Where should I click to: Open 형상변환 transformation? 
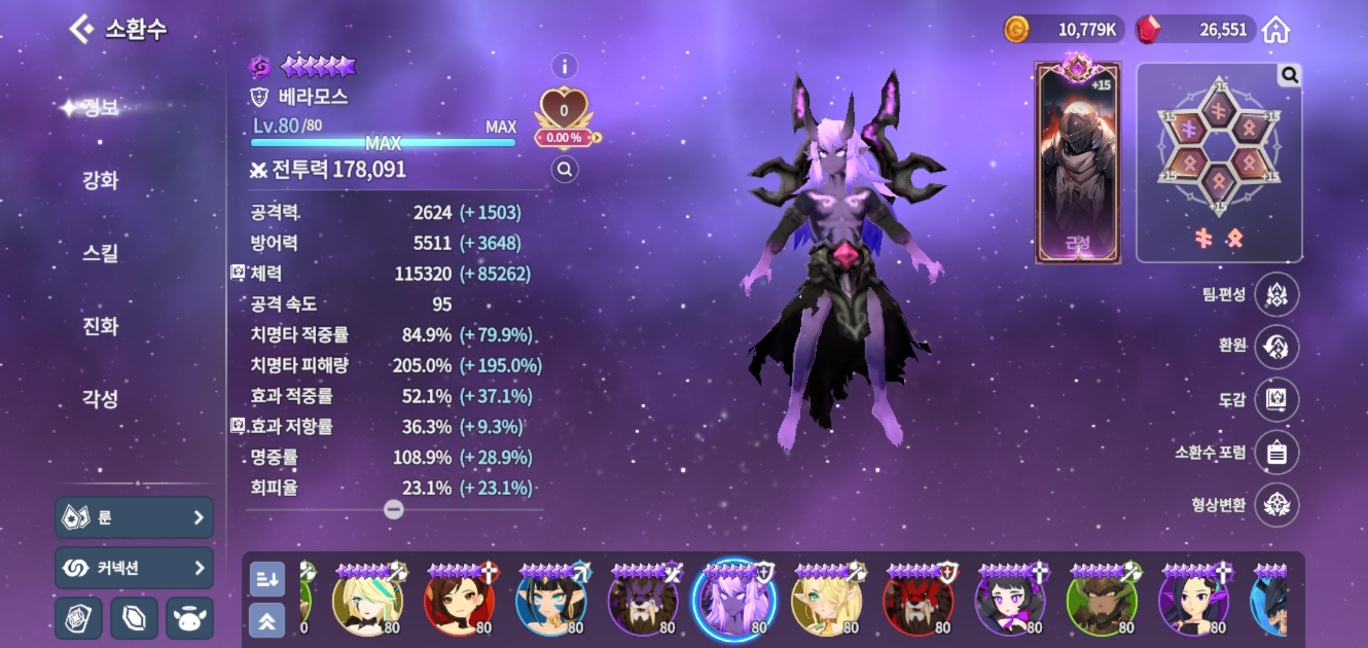pos(1276,505)
